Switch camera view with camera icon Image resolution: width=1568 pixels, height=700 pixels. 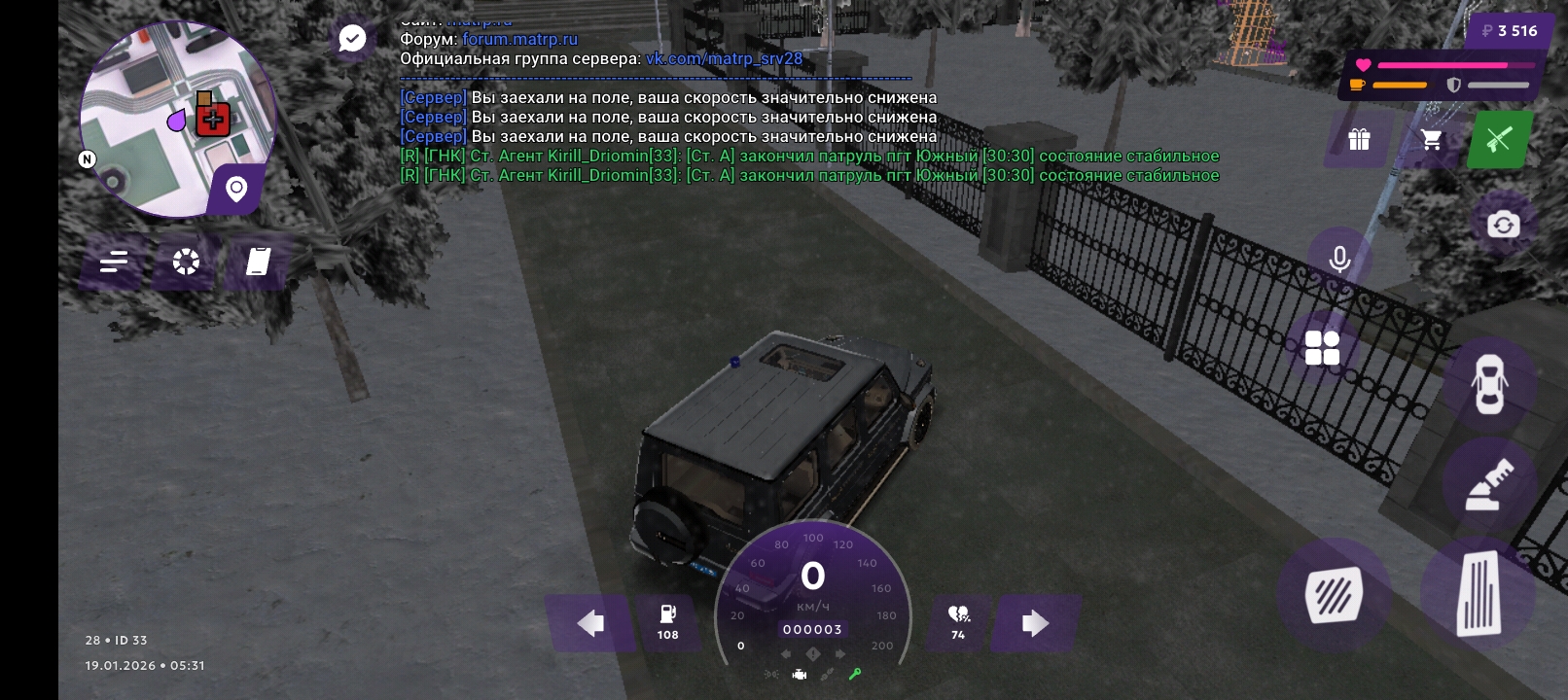(1503, 226)
